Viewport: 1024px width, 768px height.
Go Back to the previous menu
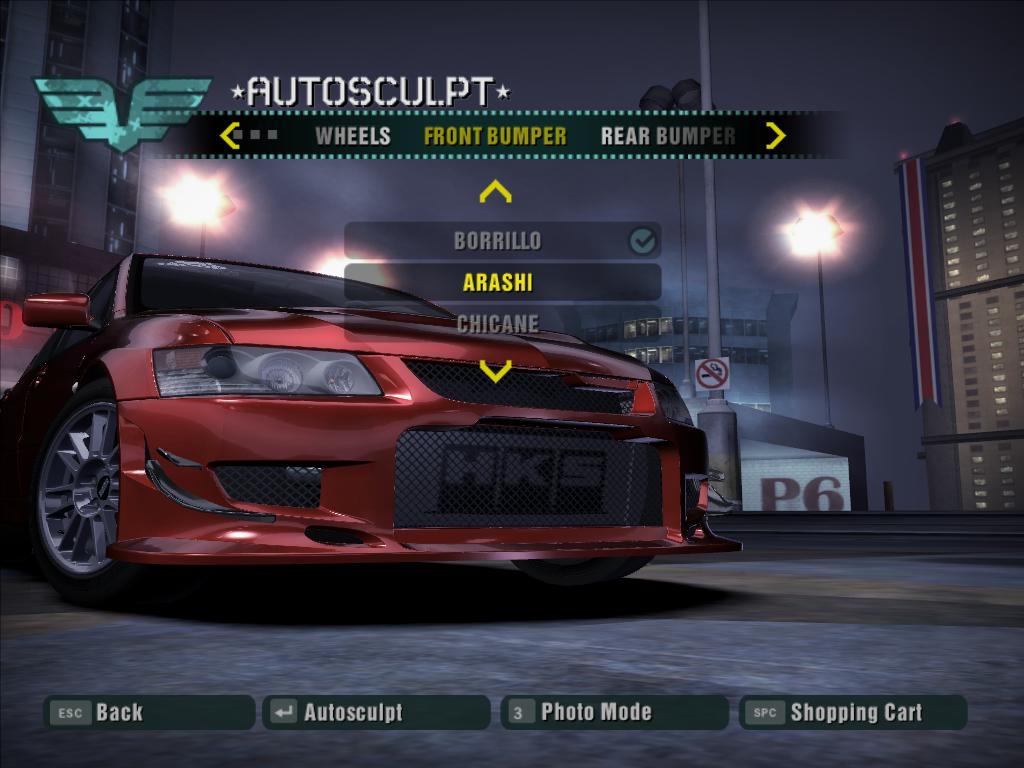[148, 713]
